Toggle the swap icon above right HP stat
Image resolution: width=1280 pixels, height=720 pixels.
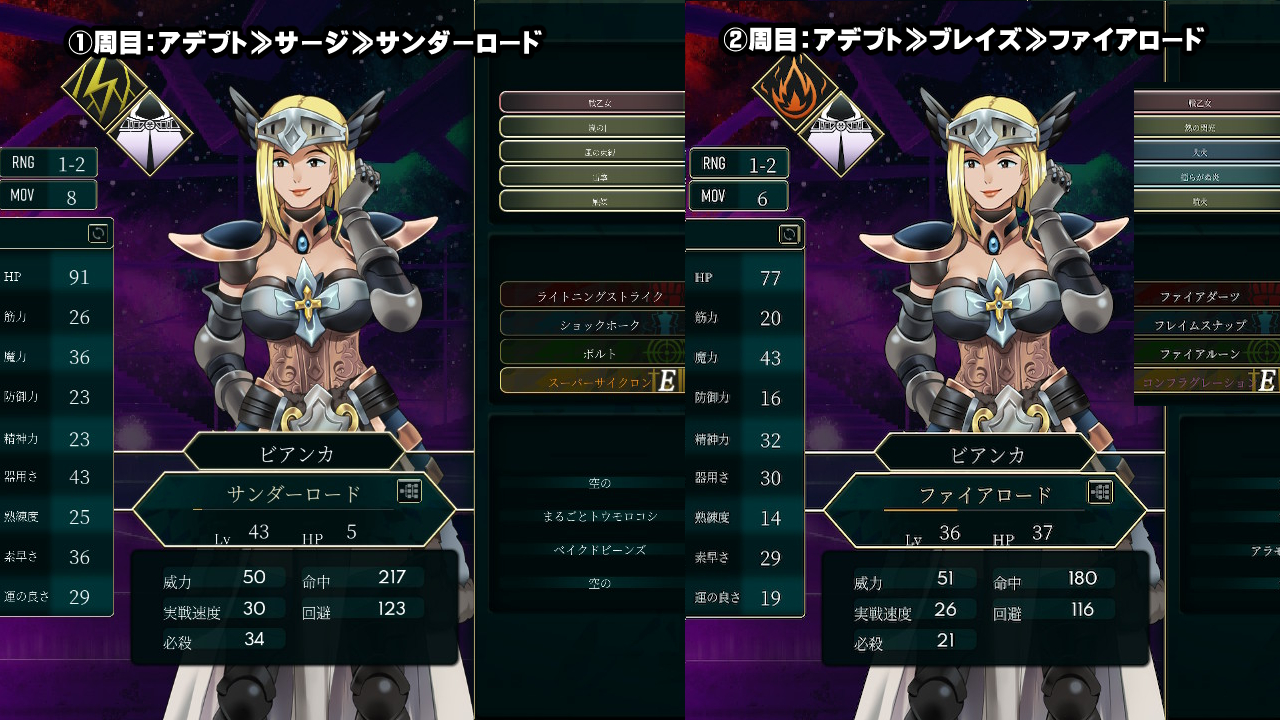pos(789,234)
